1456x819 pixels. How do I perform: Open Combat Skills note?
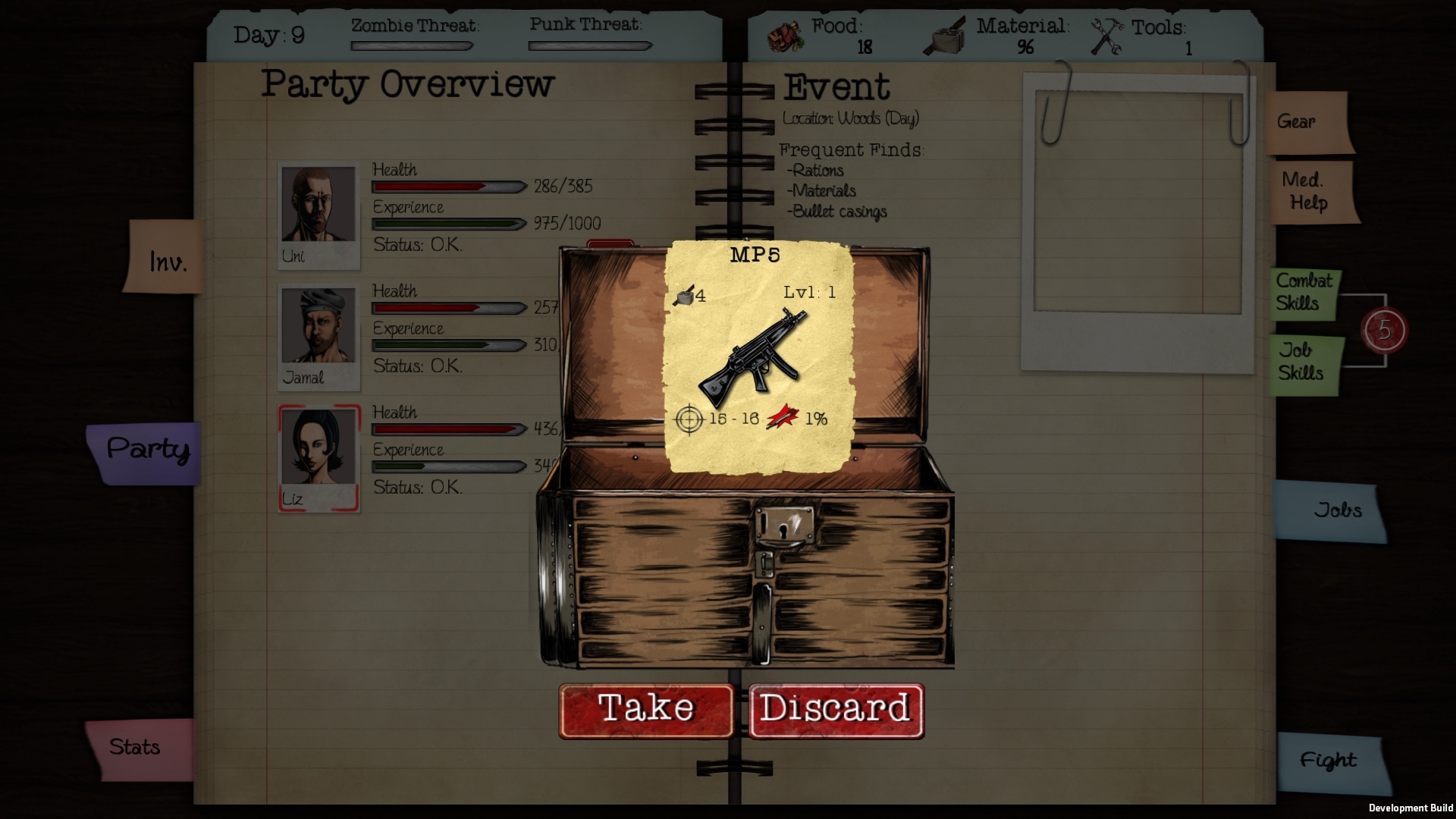point(1304,293)
